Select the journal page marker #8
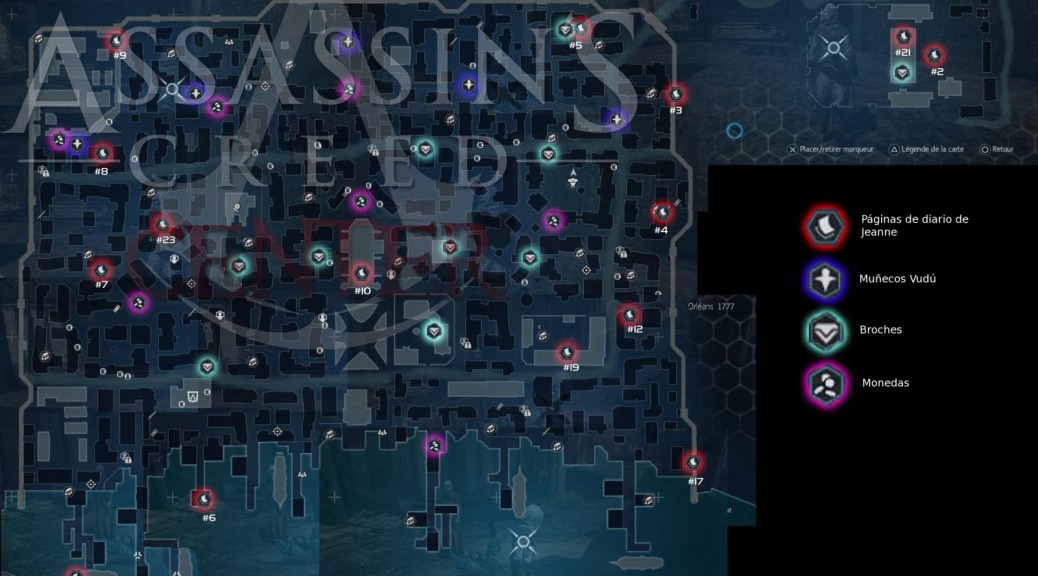The height and width of the screenshot is (576, 1038). click(x=102, y=154)
